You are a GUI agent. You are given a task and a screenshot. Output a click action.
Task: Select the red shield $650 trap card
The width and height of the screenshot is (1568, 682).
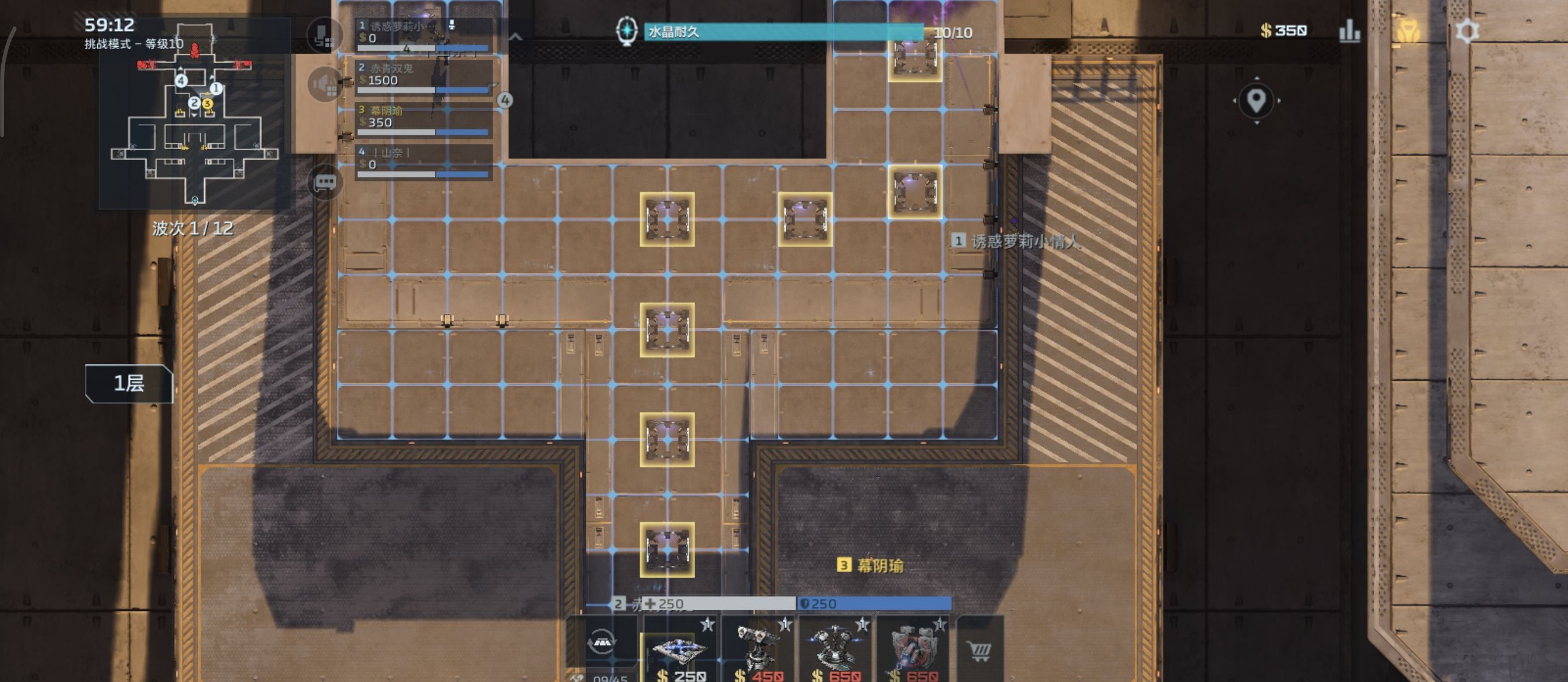pos(912,651)
